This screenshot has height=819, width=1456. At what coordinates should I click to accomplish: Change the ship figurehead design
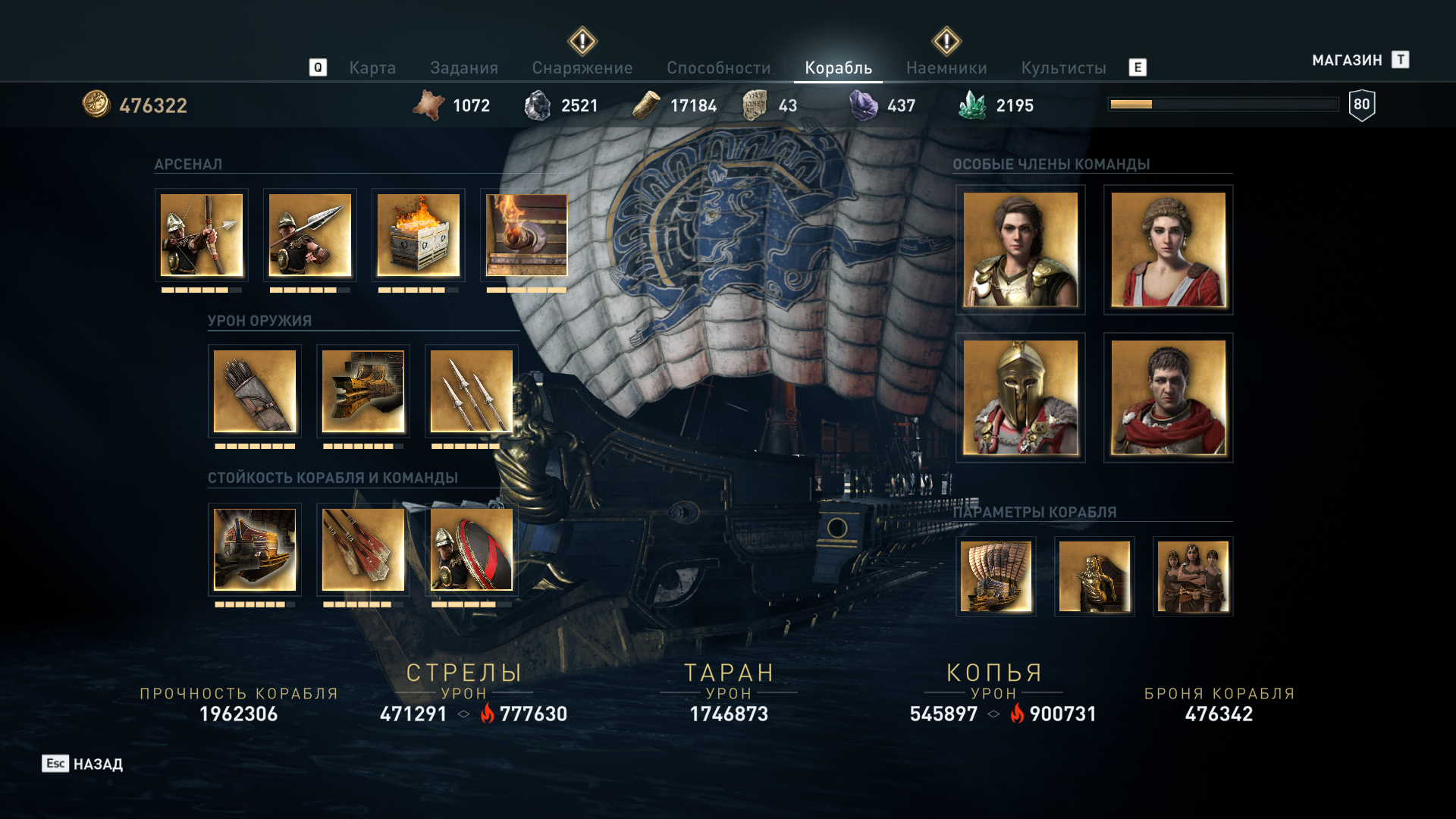[x=1094, y=576]
